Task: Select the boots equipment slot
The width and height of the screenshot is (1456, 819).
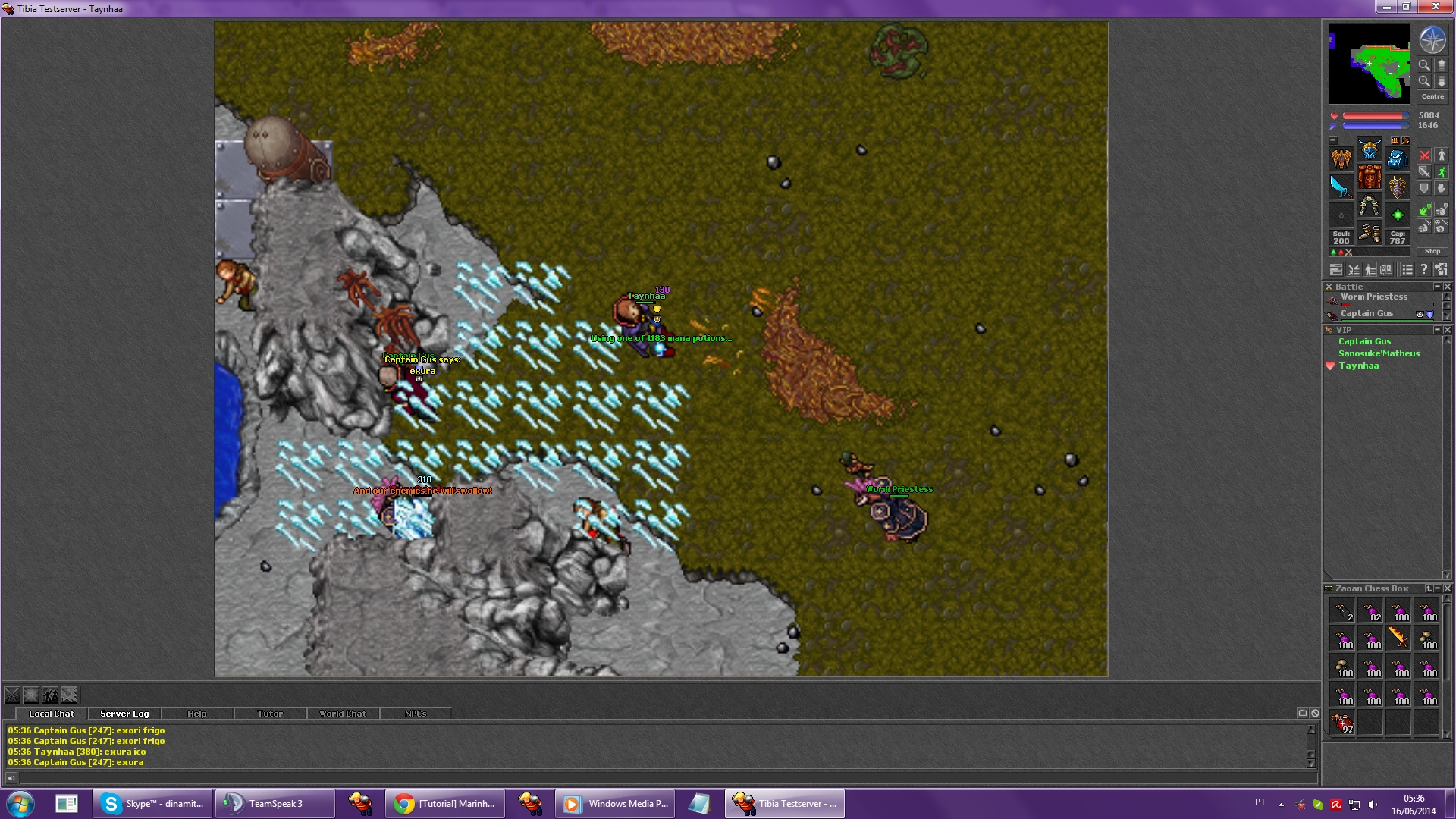Action: coord(1370,233)
